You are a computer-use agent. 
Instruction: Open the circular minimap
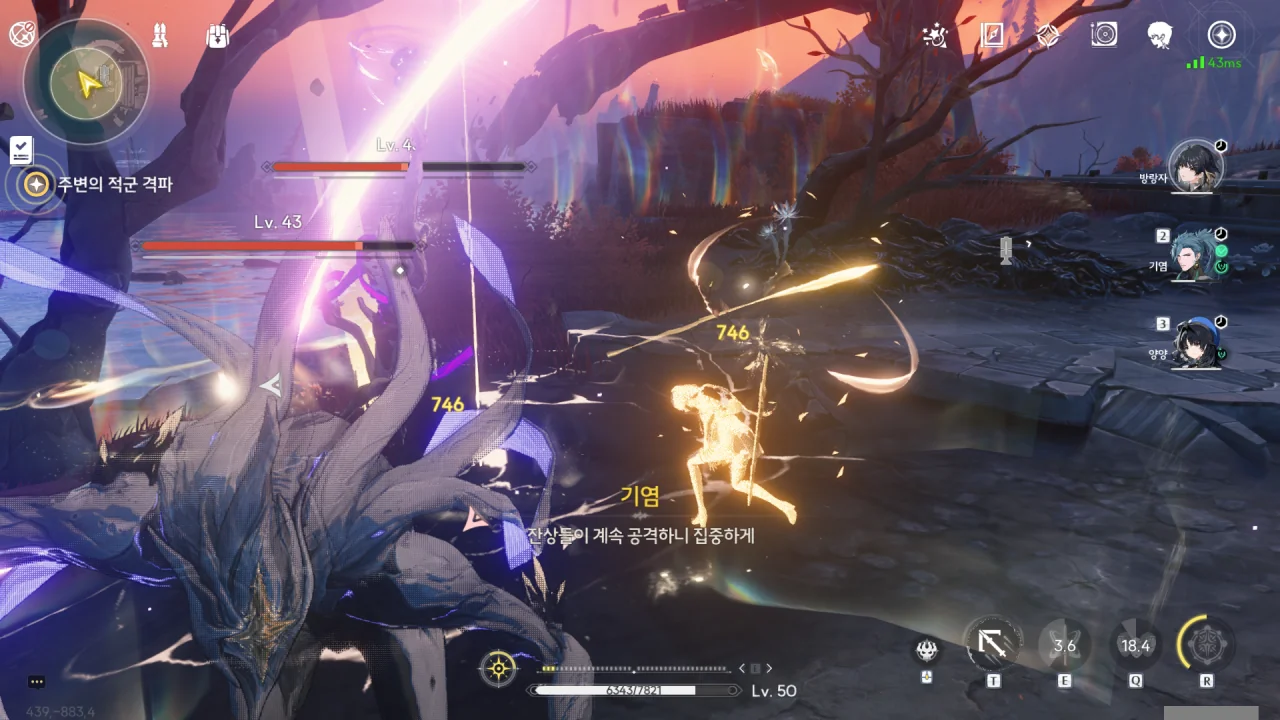tap(86, 82)
